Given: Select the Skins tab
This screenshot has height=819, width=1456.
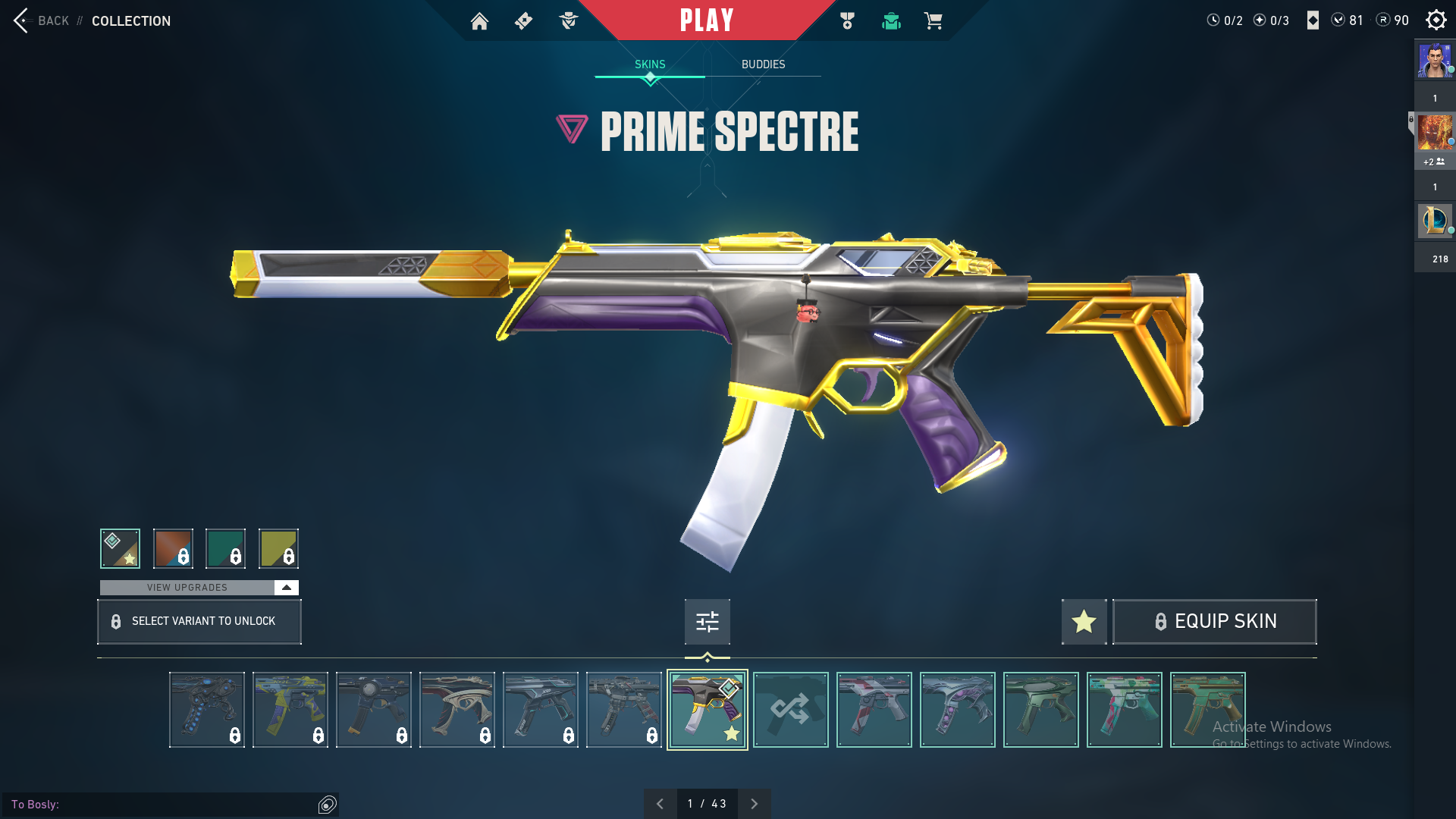Looking at the screenshot, I should (650, 64).
